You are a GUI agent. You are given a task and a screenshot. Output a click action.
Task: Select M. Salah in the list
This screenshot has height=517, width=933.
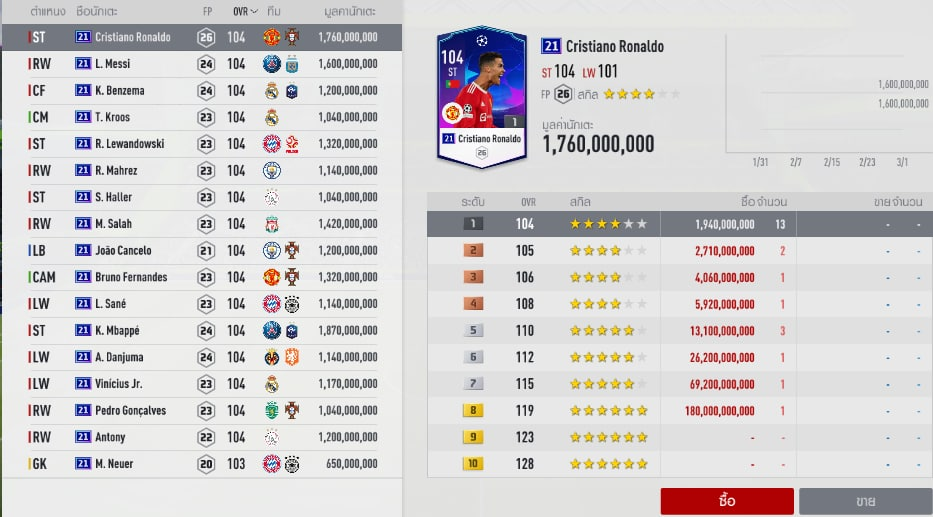200,224
